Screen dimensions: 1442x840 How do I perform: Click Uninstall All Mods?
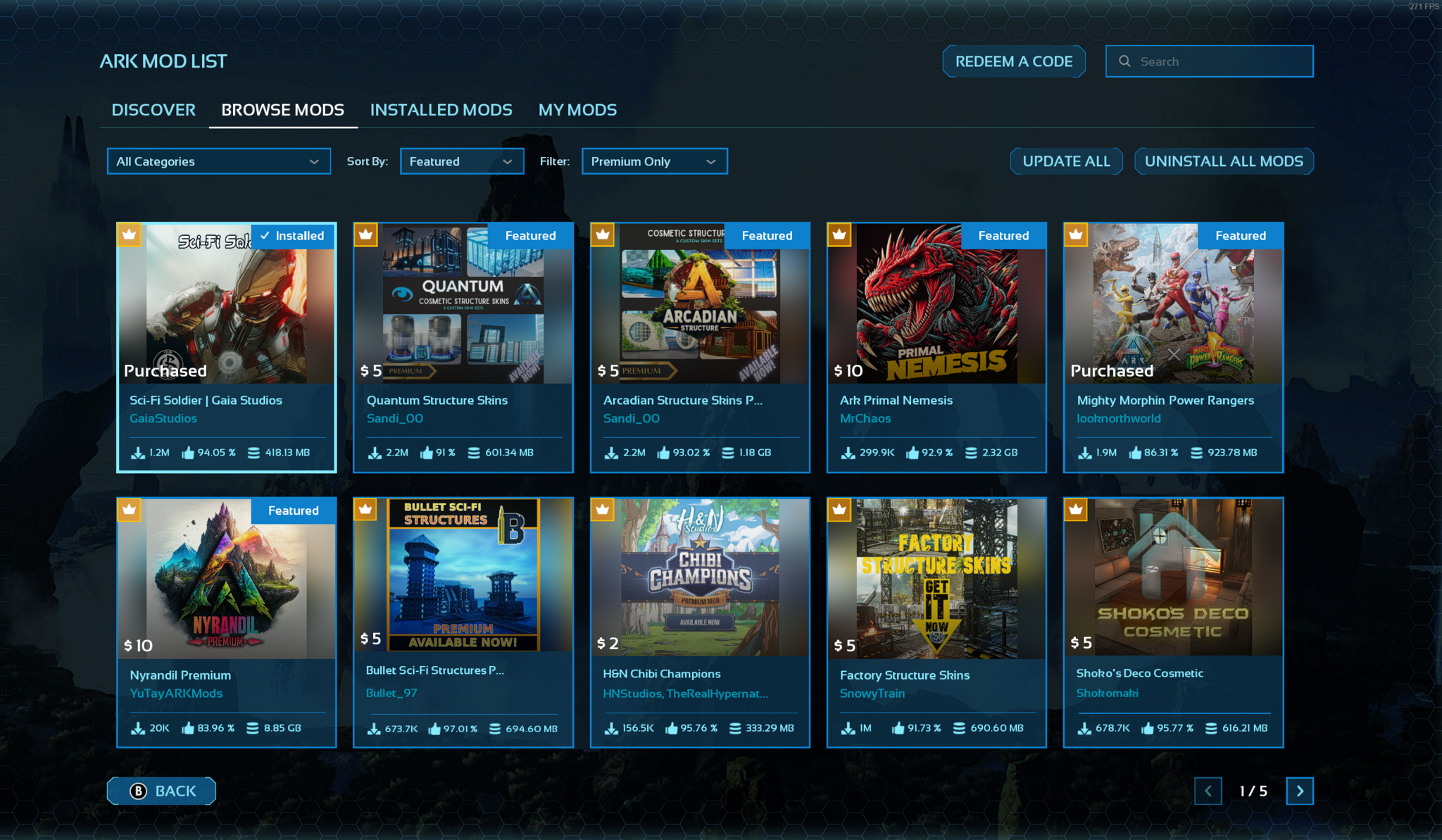[1224, 161]
